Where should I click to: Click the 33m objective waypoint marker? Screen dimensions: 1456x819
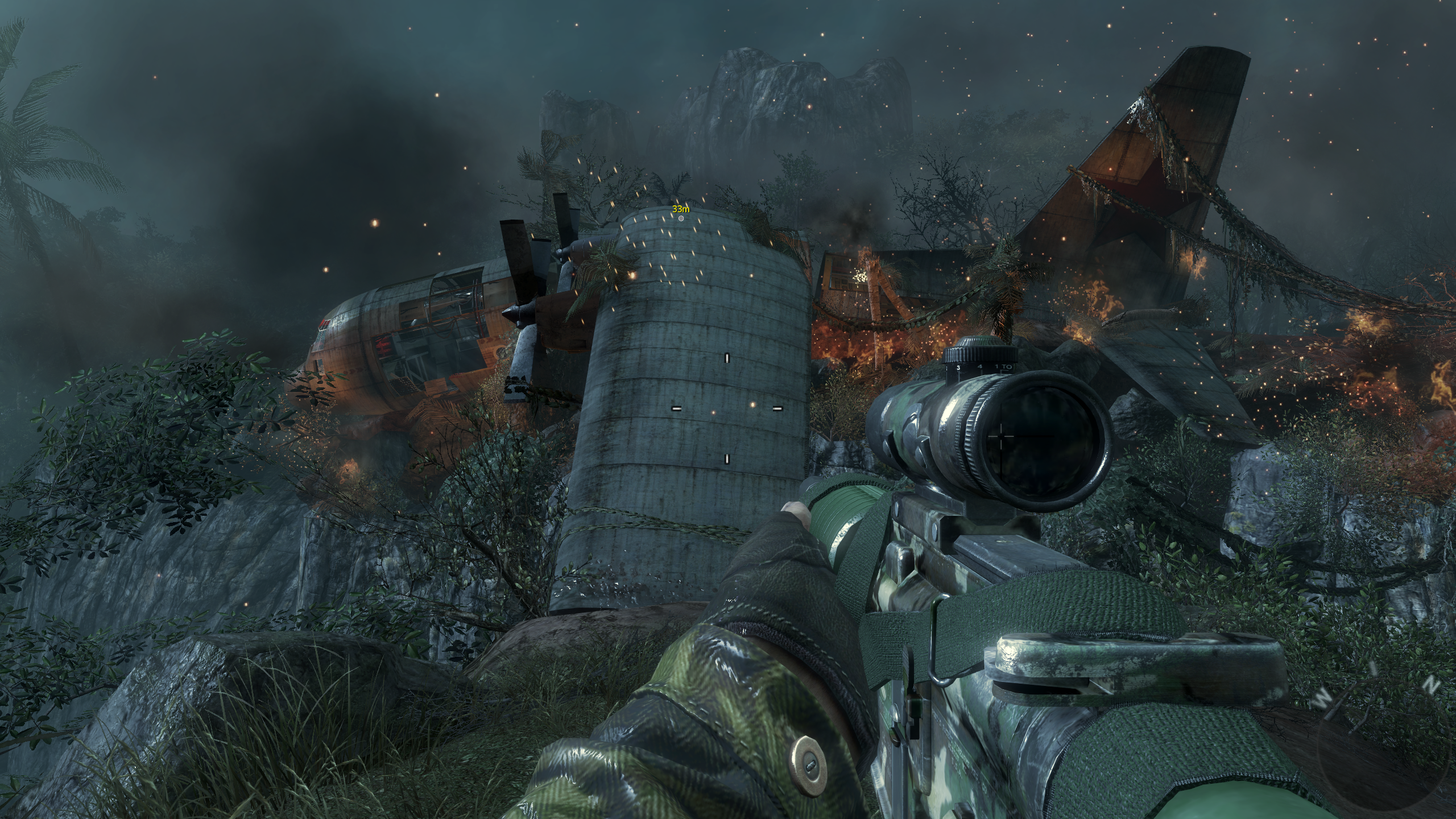(681, 218)
